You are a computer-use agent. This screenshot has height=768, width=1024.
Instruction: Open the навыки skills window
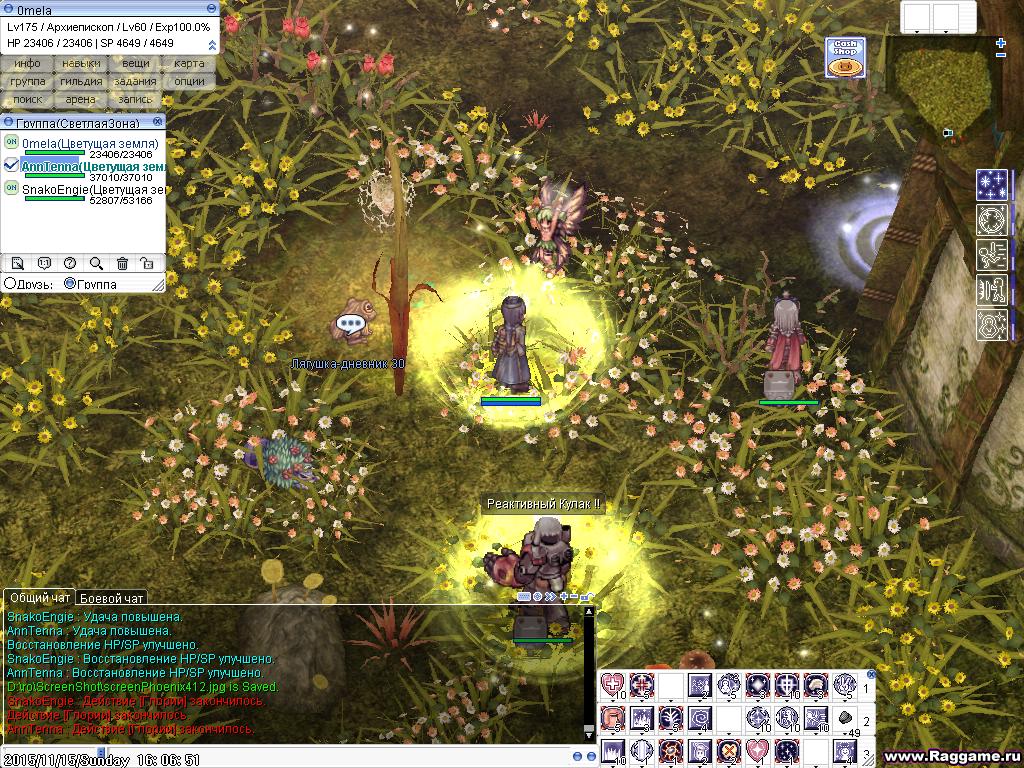click(81, 63)
